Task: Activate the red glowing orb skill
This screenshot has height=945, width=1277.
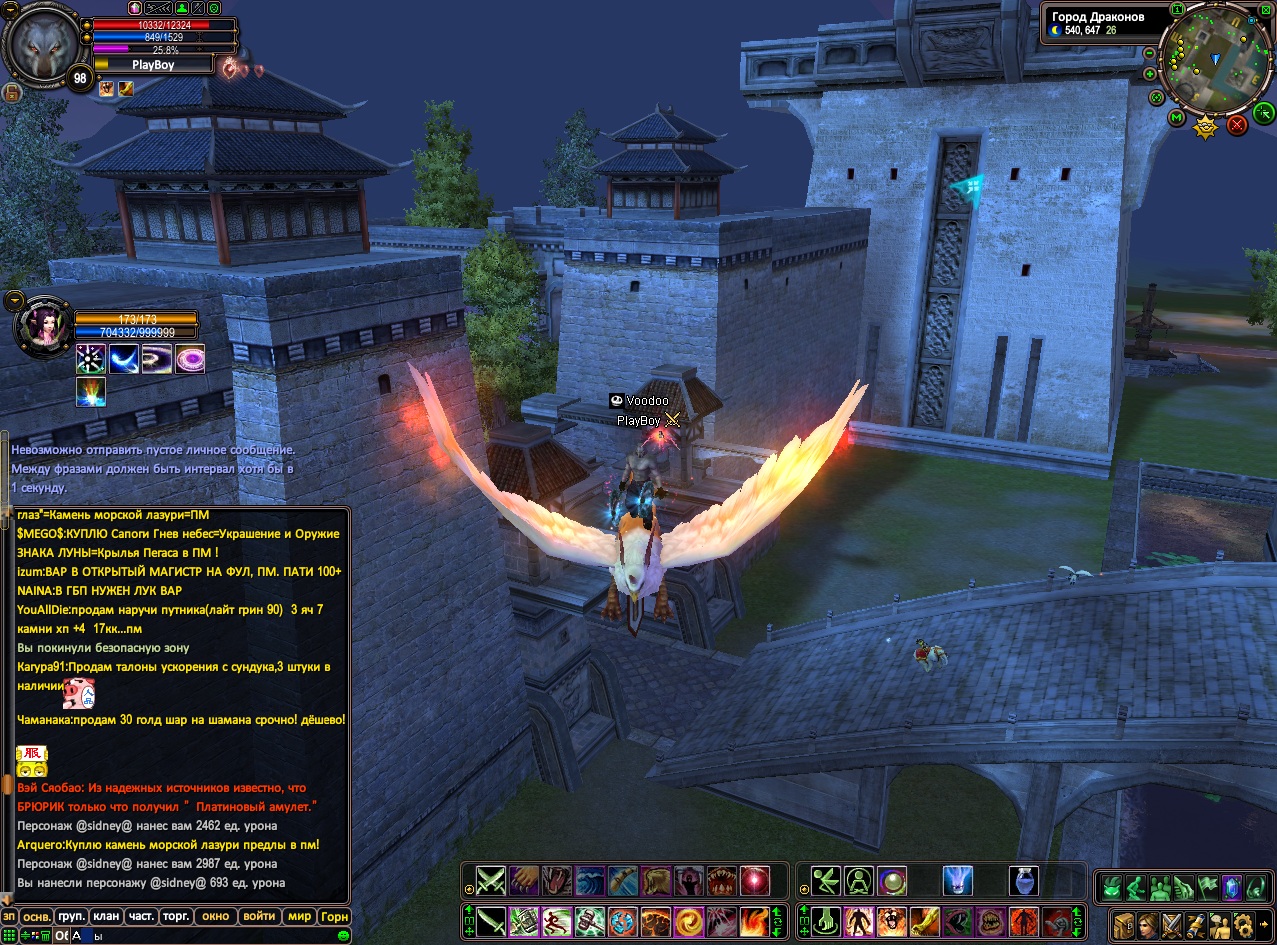Action: [x=754, y=881]
